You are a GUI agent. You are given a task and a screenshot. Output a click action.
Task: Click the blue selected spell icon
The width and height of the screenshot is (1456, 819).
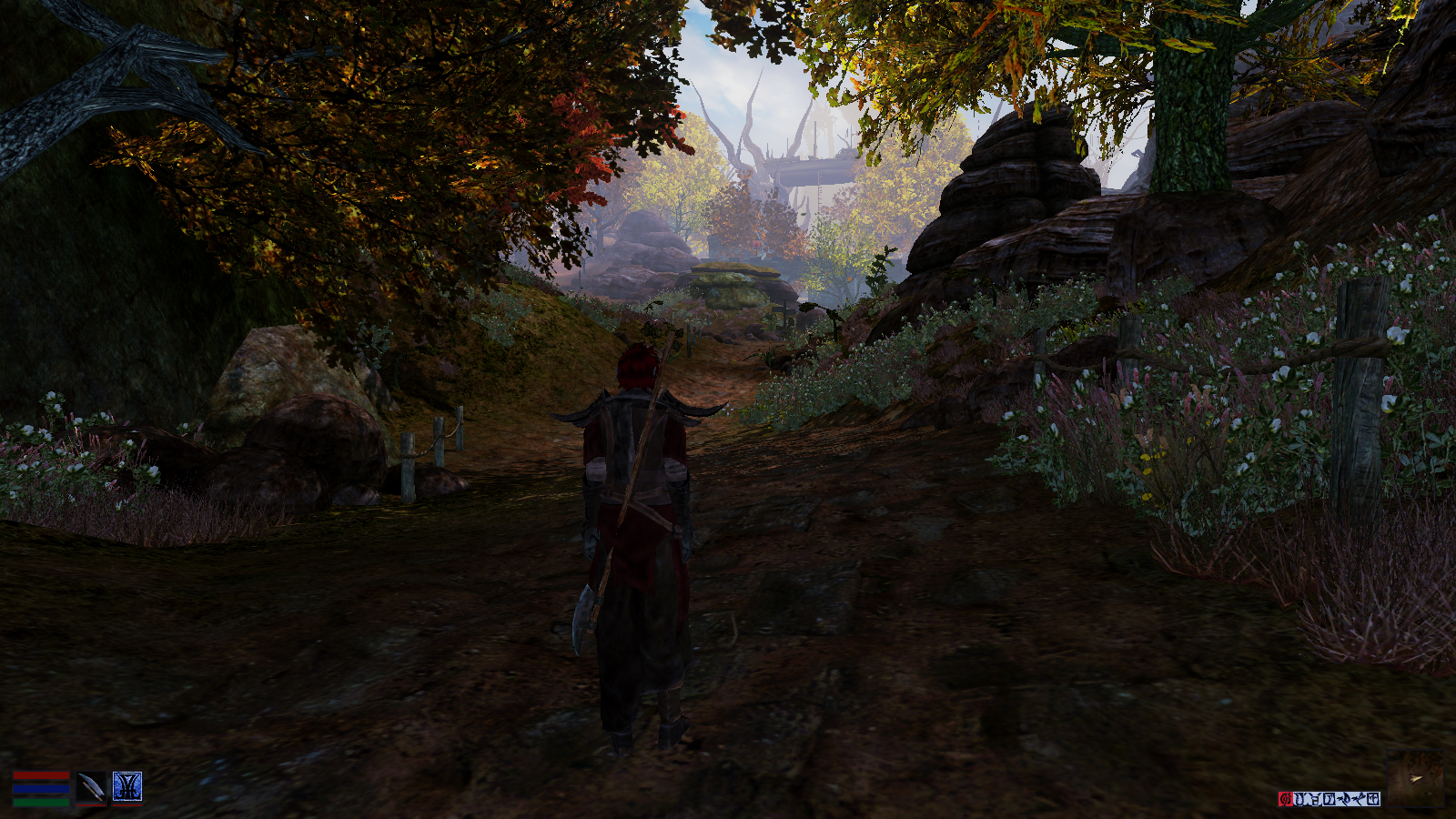click(126, 787)
